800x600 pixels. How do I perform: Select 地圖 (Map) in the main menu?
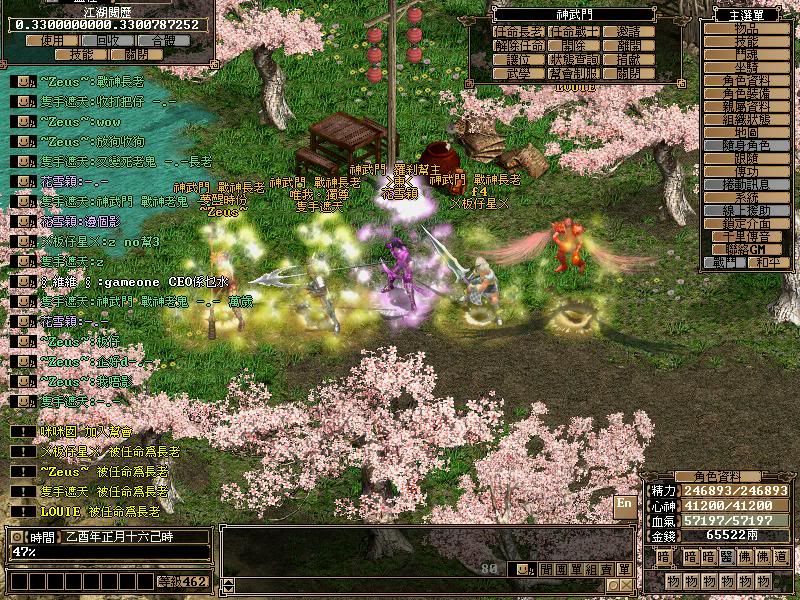(746, 132)
